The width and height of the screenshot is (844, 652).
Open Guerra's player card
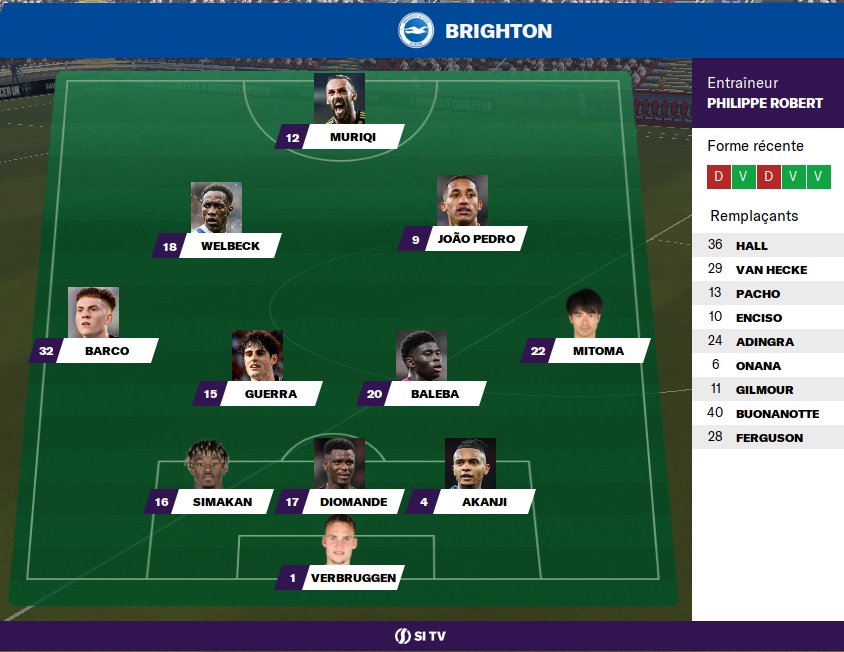(270, 394)
